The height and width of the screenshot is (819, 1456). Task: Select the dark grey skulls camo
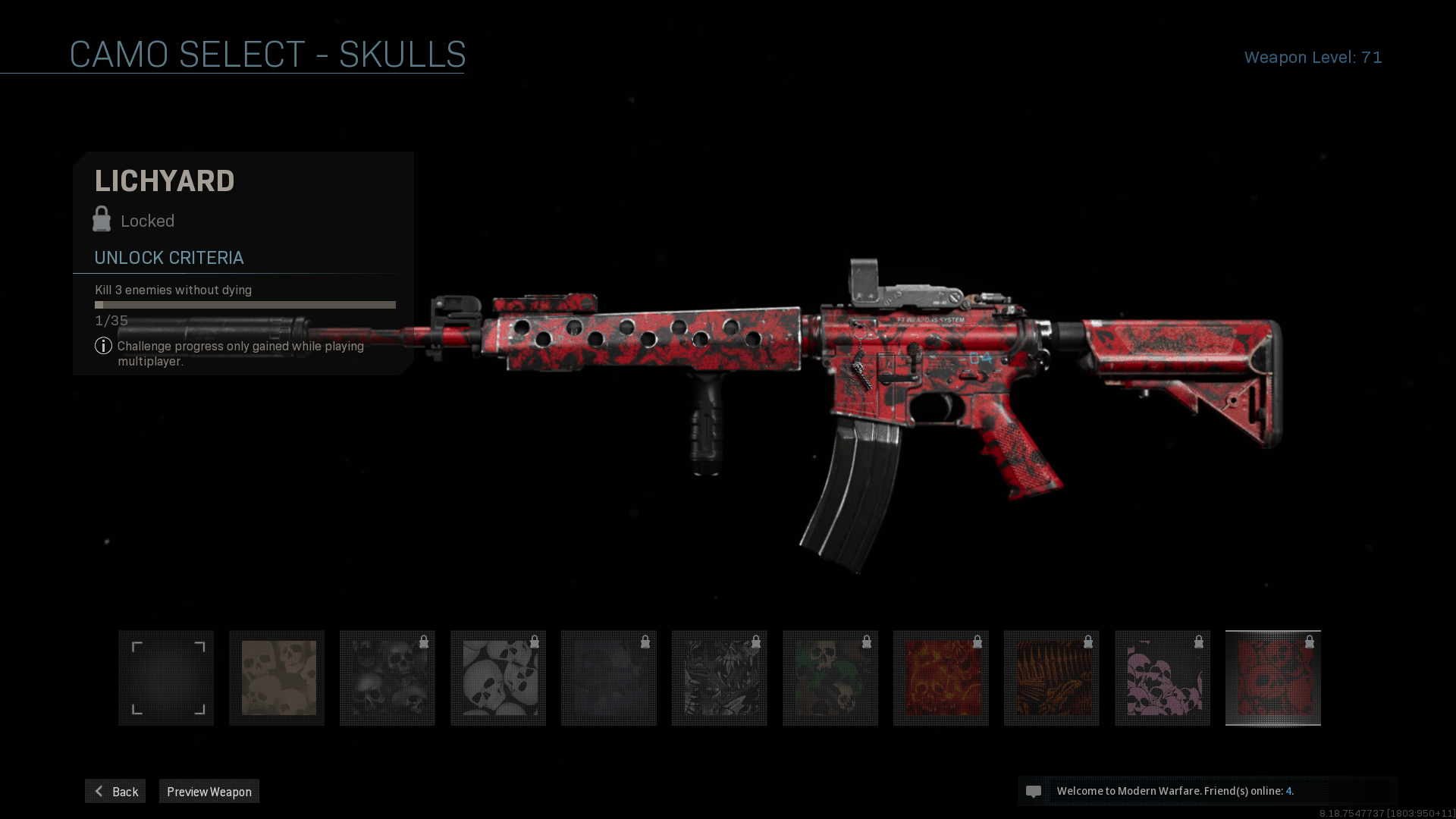[x=388, y=678]
